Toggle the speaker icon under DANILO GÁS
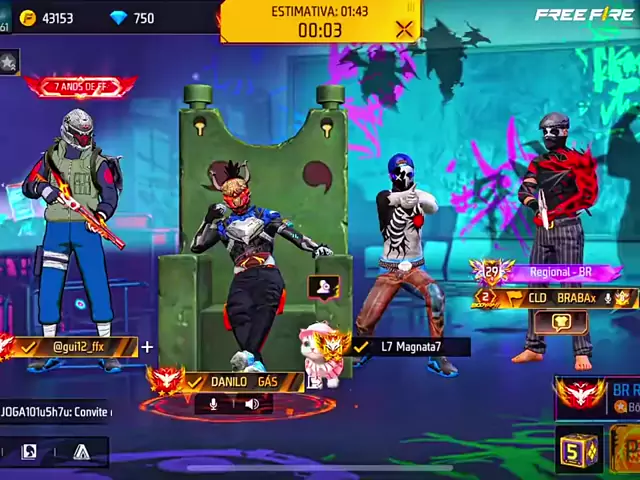The height and width of the screenshot is (480, 640). tap(252, 404)
